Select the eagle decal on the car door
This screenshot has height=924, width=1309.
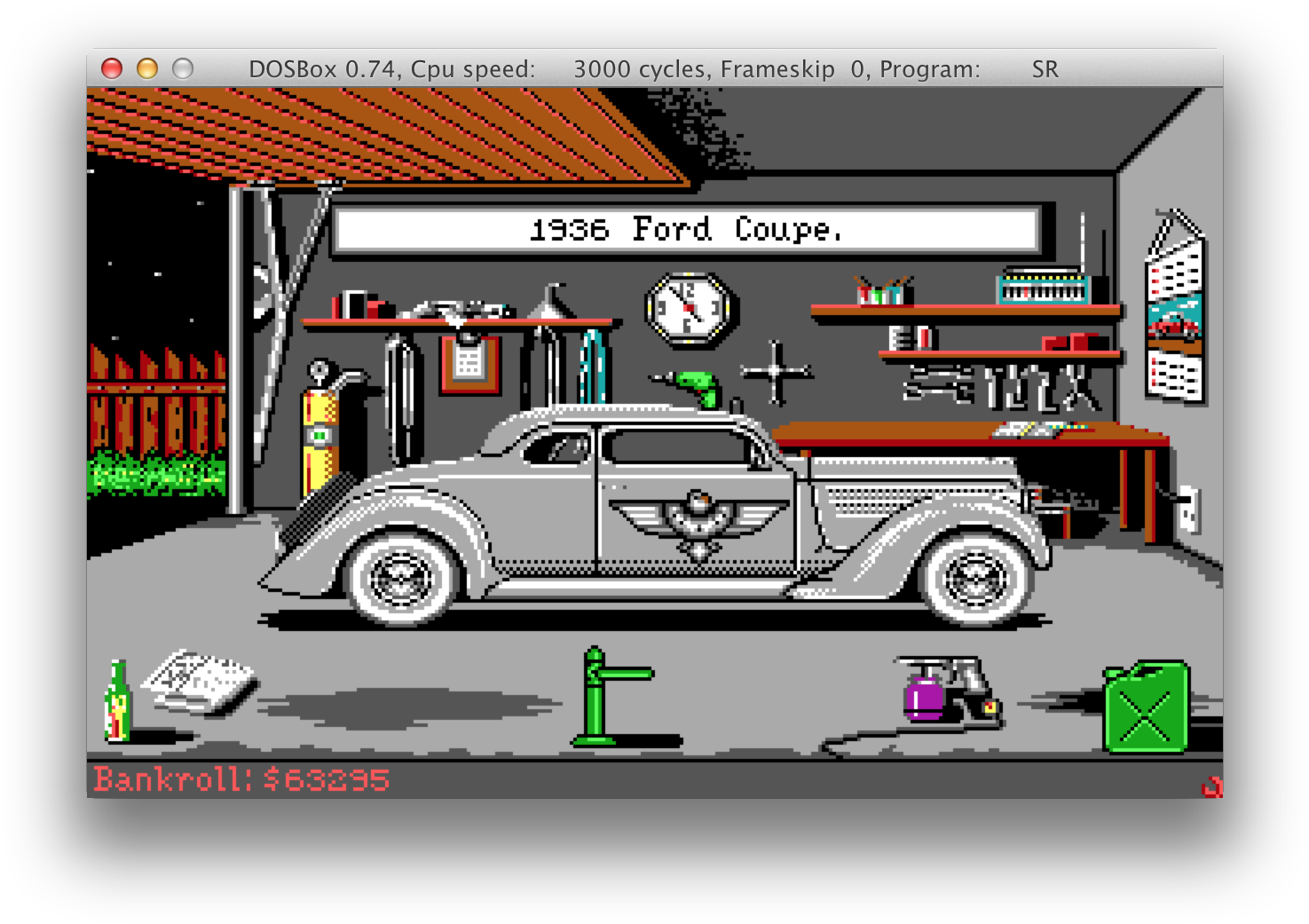click(x=698, y=521)
